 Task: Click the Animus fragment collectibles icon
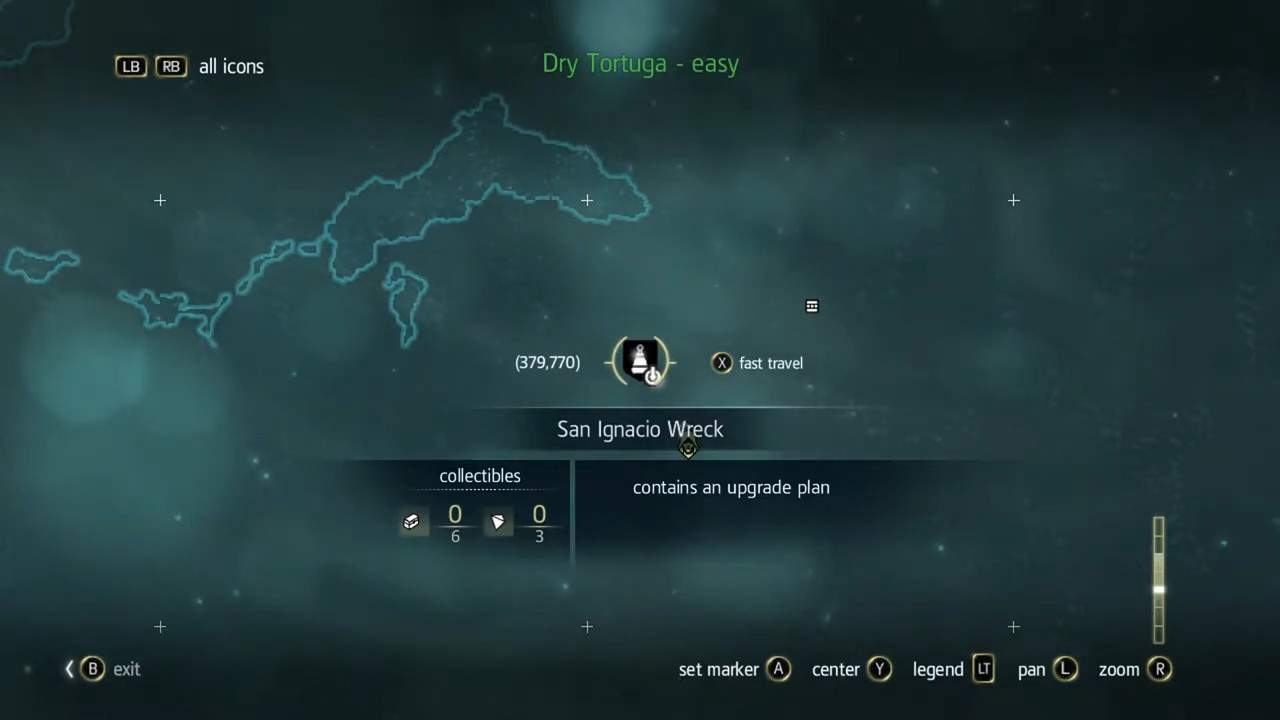pyautogui.click(x=497, y=521)
